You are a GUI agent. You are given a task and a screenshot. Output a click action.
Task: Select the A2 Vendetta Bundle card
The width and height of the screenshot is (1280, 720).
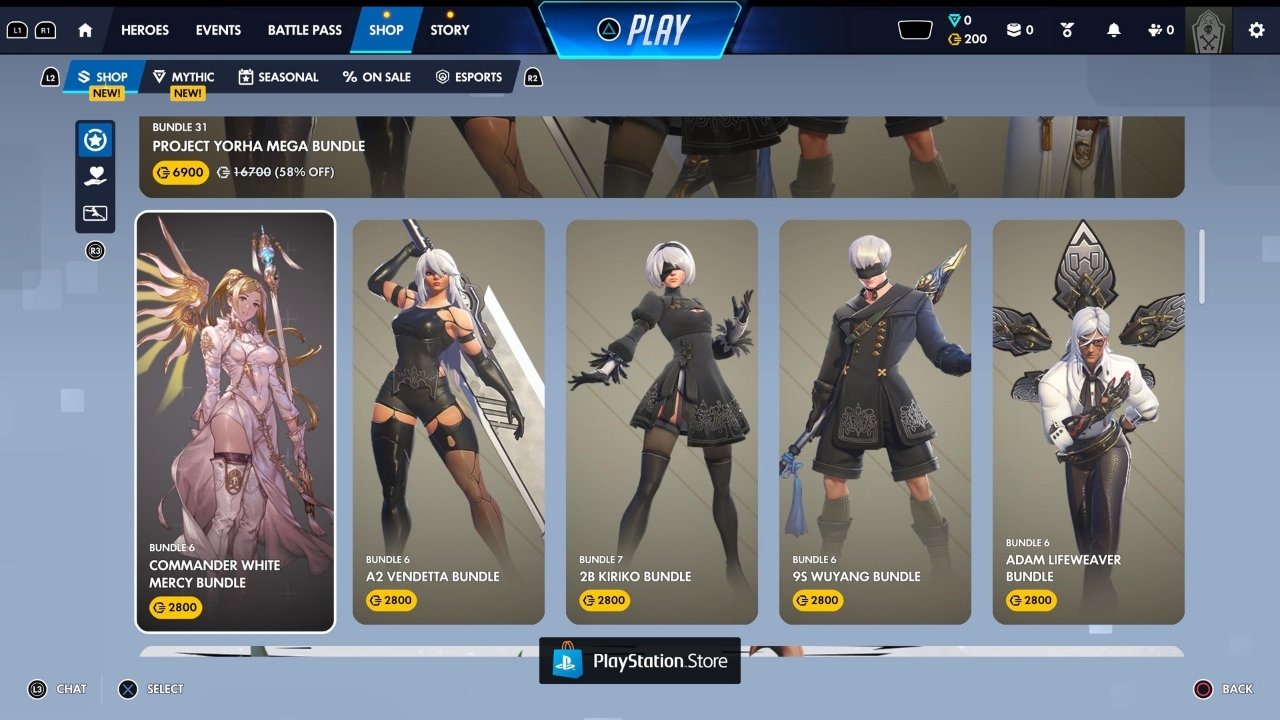click(x=449, y=422)
